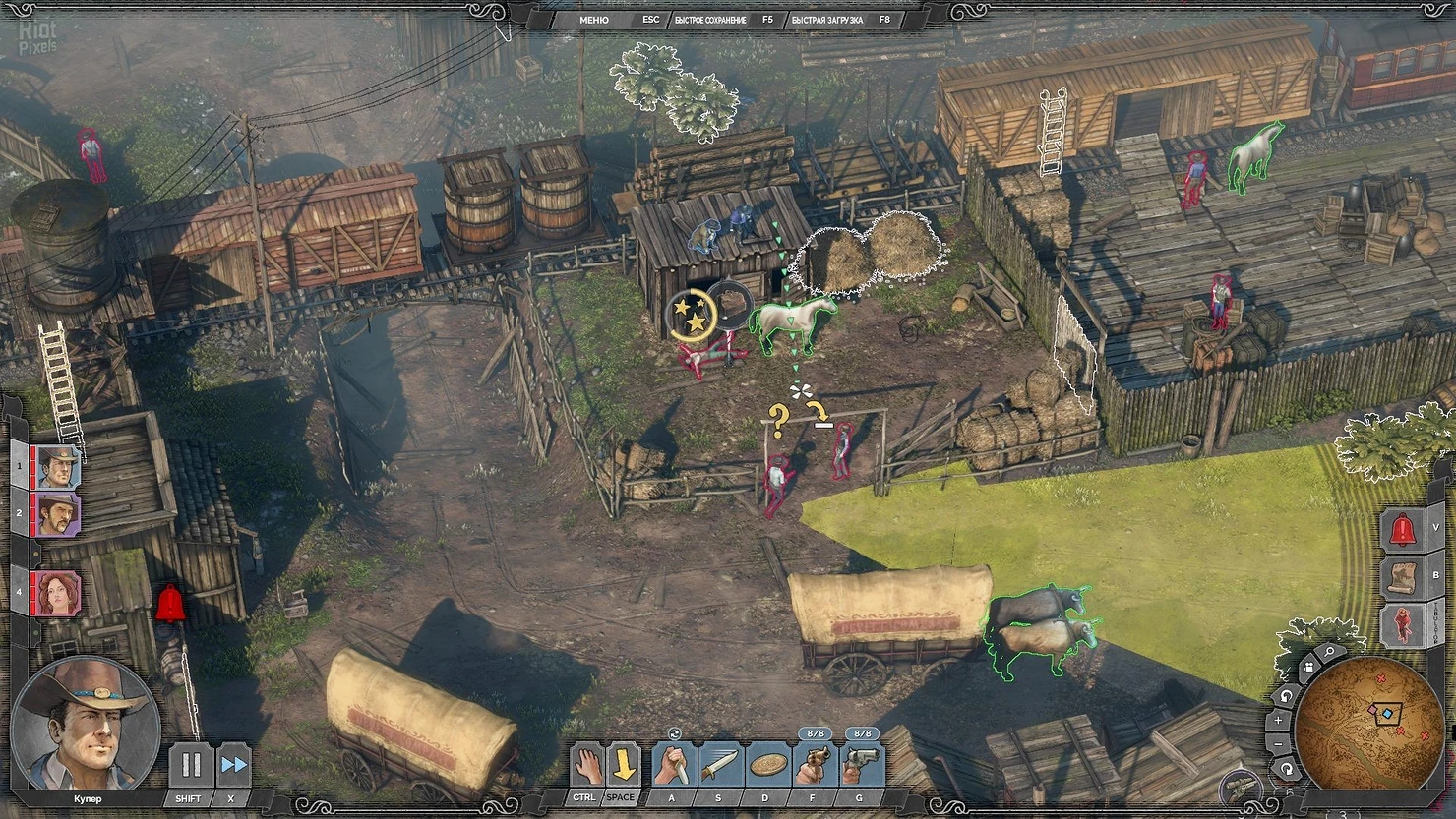This screenshot has height=819, width=1456.
Task: Select Cooper's portrait in the party list
Action: (x=58, y=467)
